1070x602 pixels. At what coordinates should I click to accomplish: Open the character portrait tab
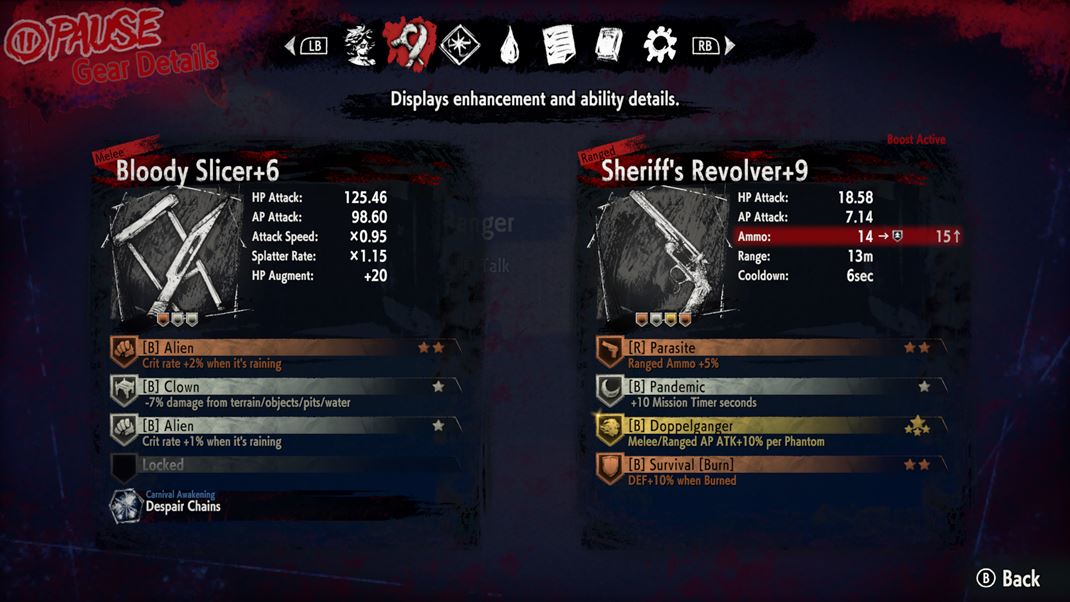pos(361,46)
